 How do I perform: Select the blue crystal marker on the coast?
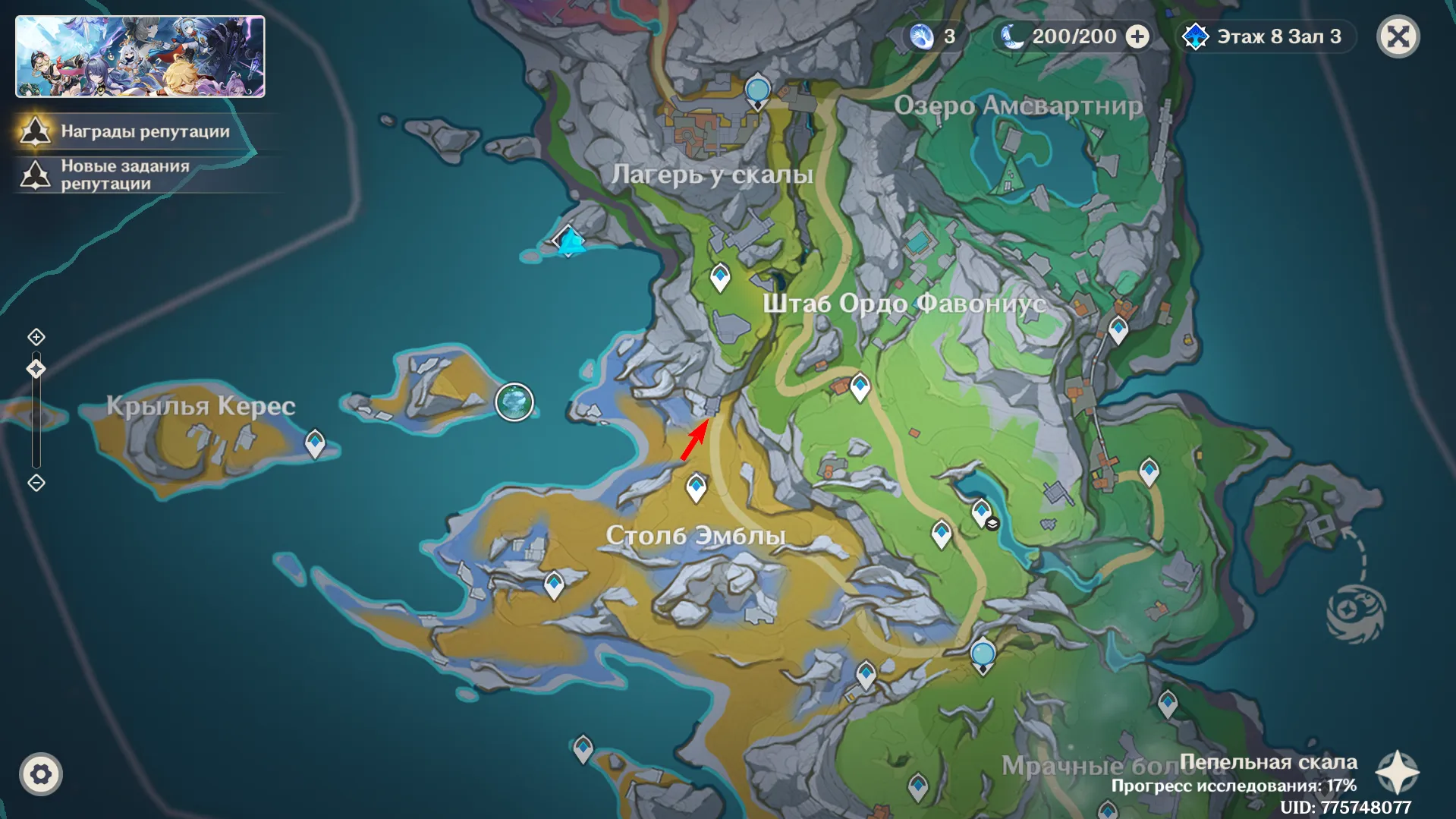click(x=569, y=241)
